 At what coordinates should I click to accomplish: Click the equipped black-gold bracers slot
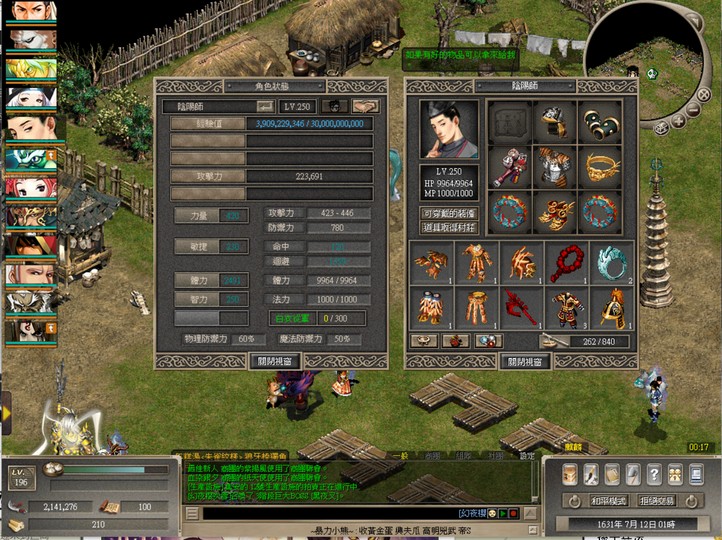(600, 122)
